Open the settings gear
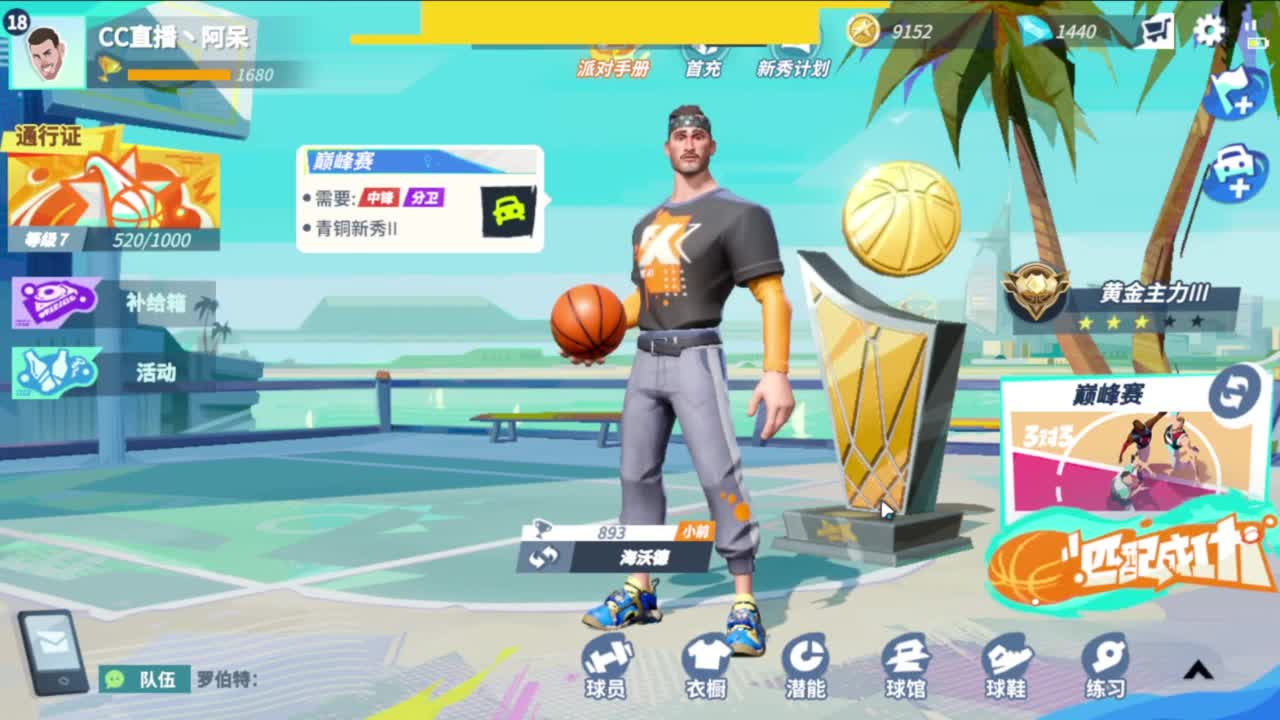 coord(1208,30)
